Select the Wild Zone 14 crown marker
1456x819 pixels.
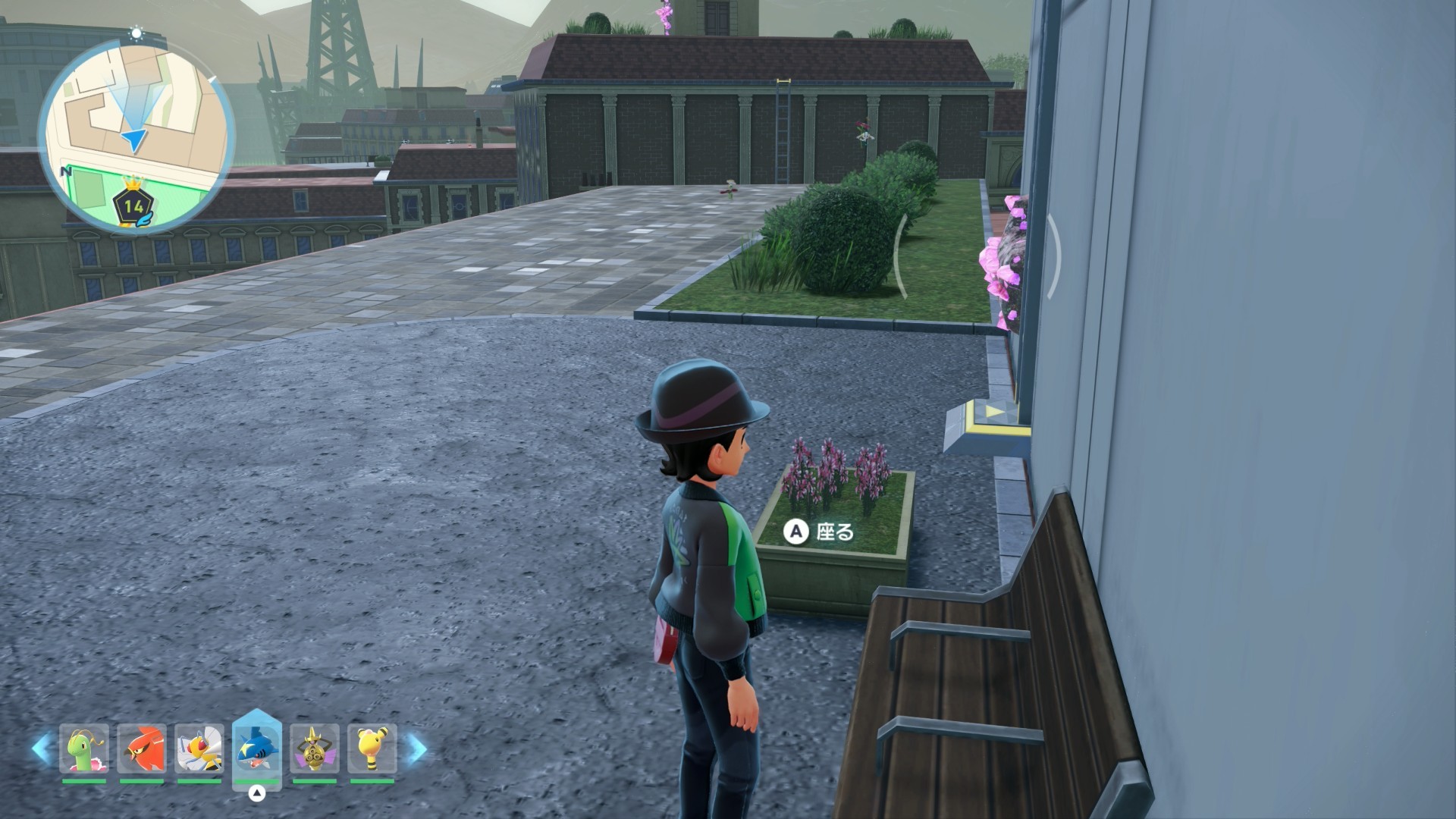point(134,205)
